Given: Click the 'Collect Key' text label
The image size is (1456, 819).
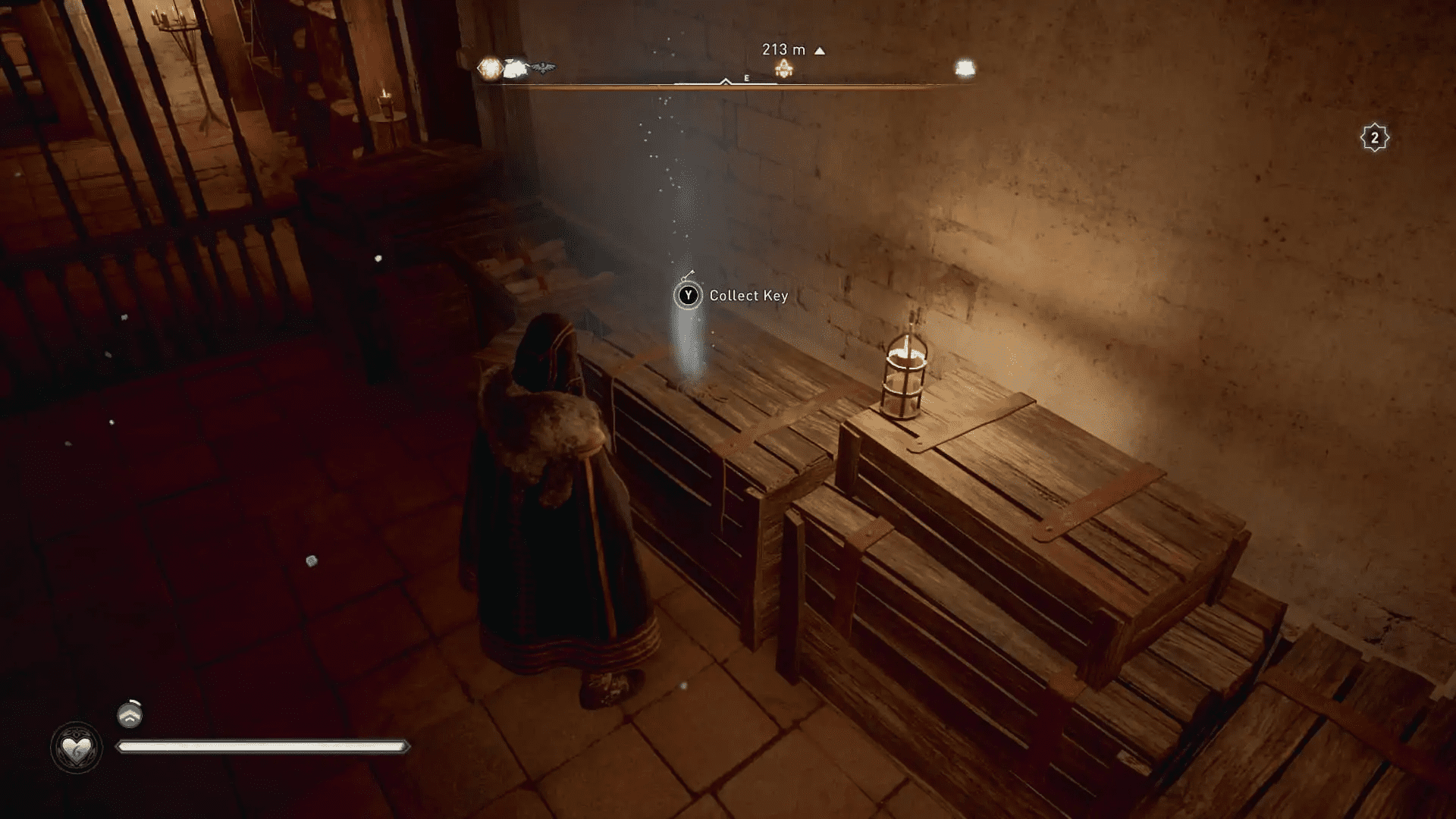Looking at the screenshot, I should click(748, 296).
